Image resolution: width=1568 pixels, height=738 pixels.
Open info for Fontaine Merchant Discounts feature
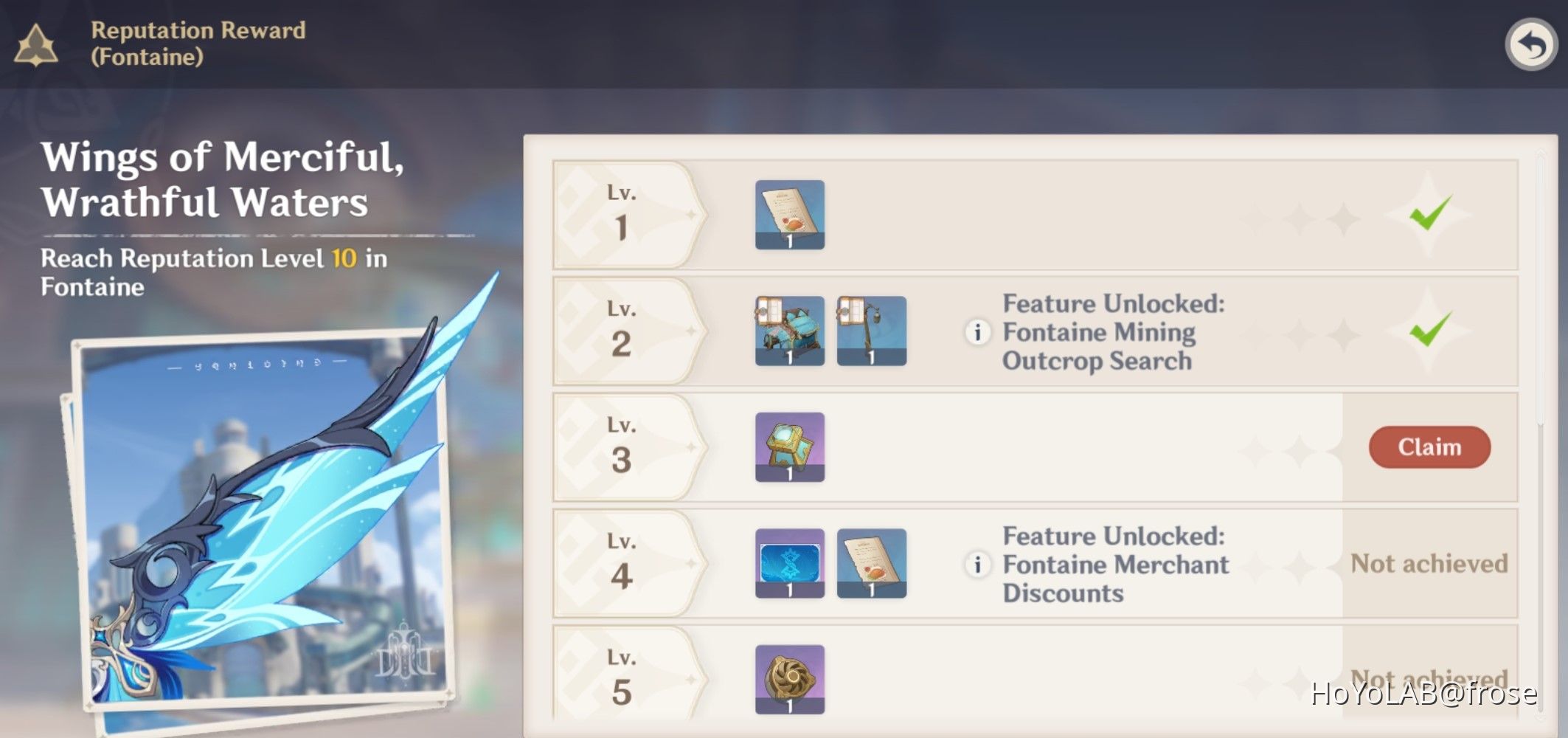click(977, 565)
